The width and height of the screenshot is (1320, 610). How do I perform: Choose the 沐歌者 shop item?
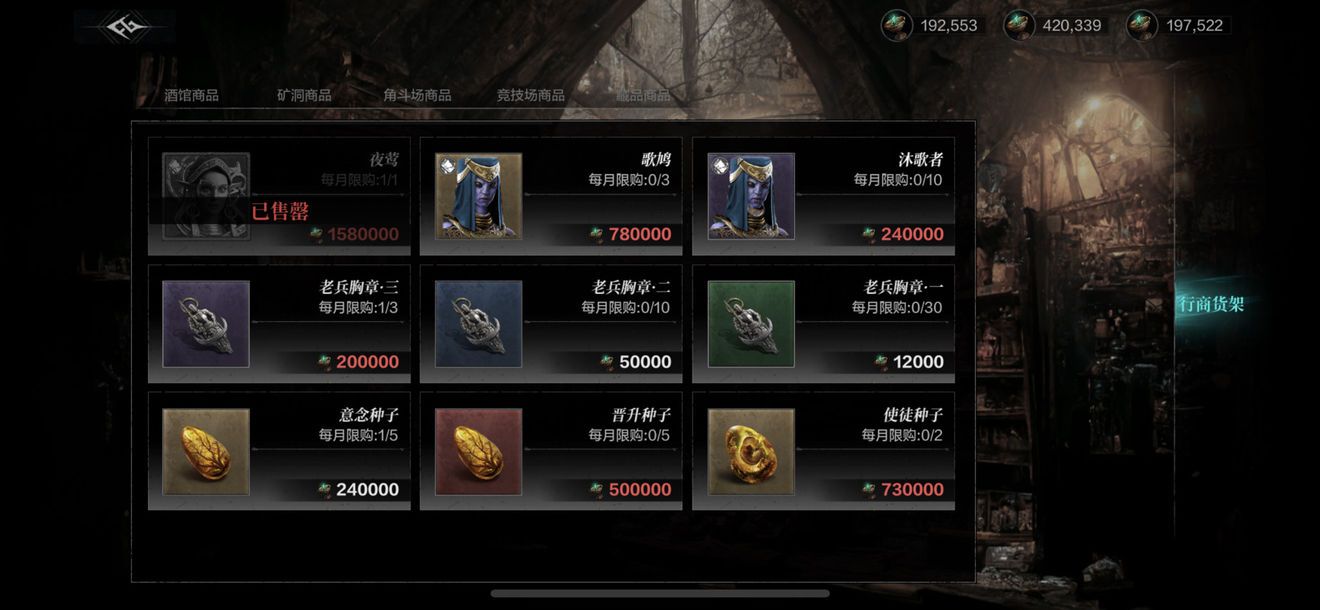click(x=823, y=196)
